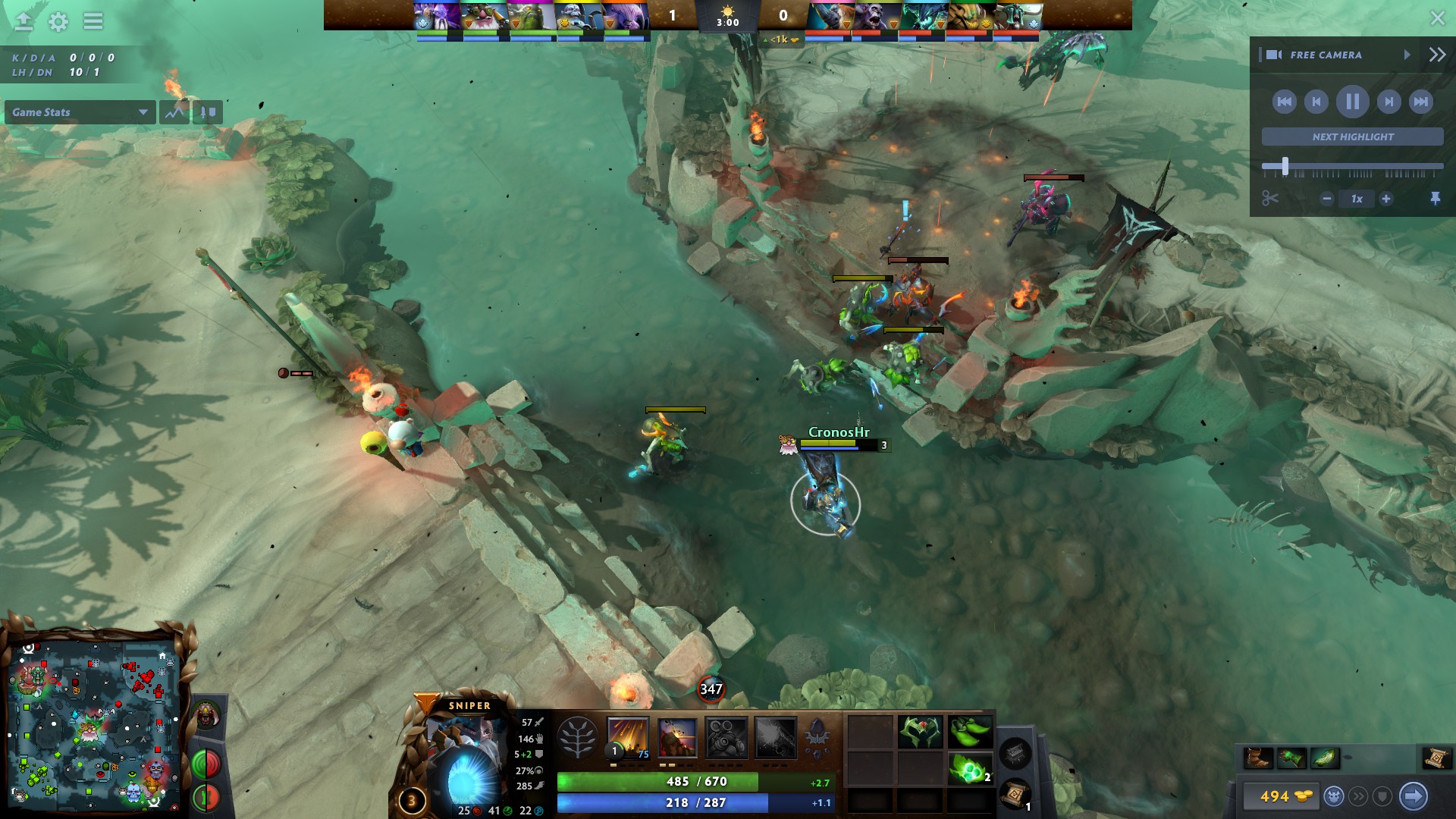Click the scissors clip tool in replay panel
This screenshot has height=819, width=1456.
1269,199
